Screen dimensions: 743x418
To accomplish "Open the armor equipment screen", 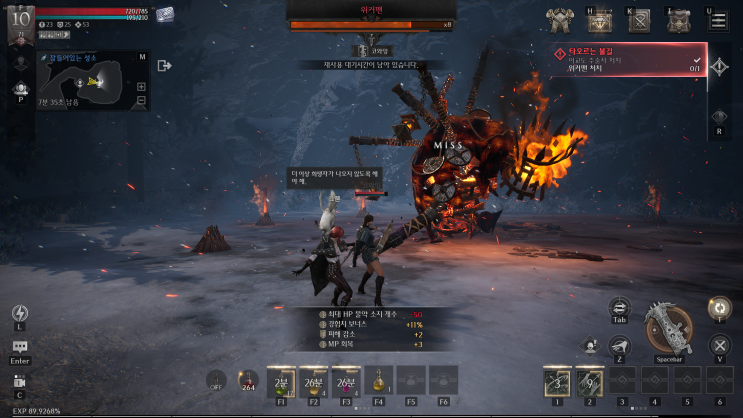I will pyautogui.click(x=559, y=21).
